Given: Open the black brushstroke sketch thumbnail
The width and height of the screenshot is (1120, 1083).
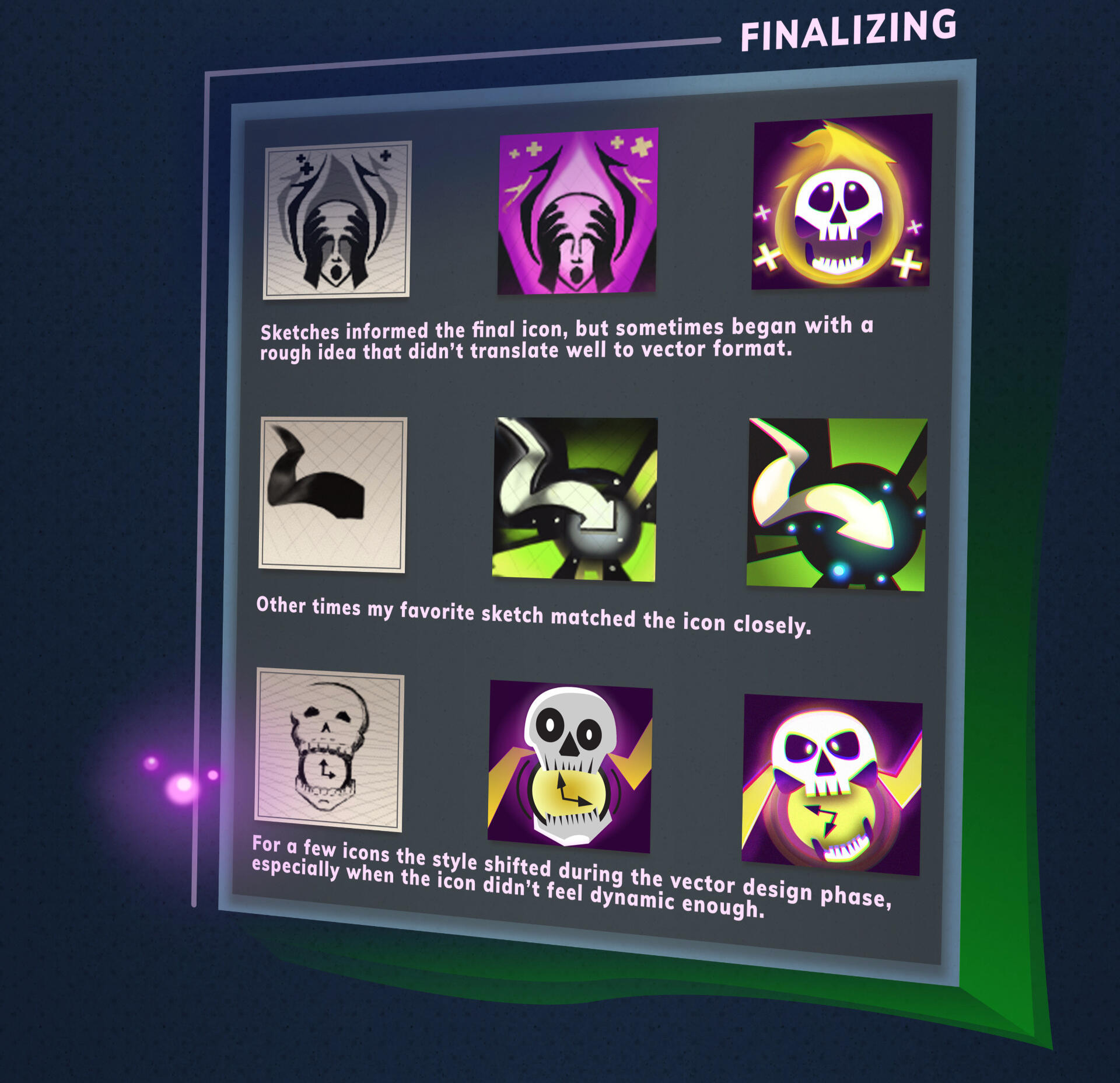Looking at the screenshot, I should (x=332, y=494).
